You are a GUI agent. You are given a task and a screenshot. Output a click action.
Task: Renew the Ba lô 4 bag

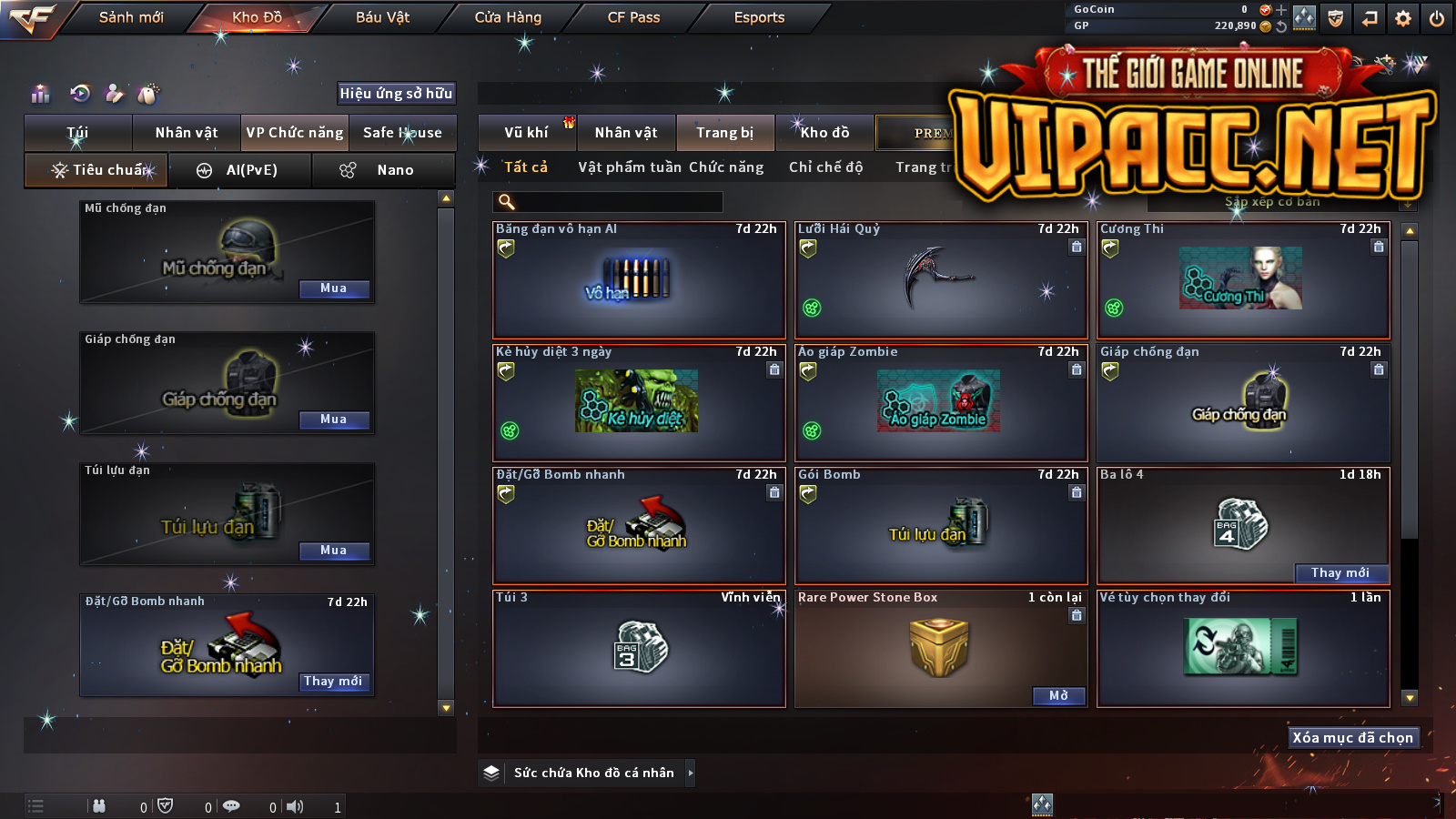(x=1340, y=573)
